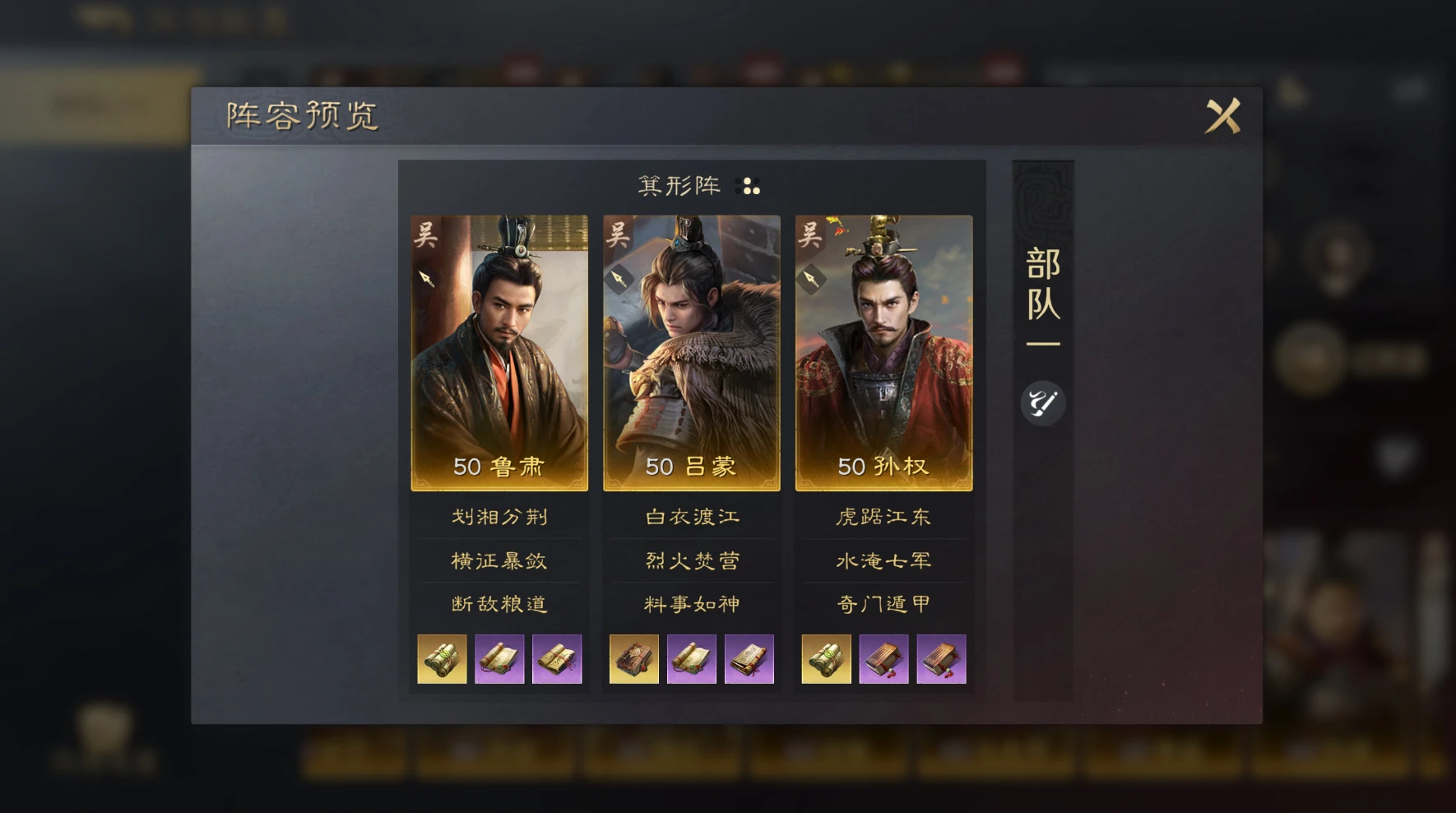Click the purple book item under Lü Meng

click(751, 658)
